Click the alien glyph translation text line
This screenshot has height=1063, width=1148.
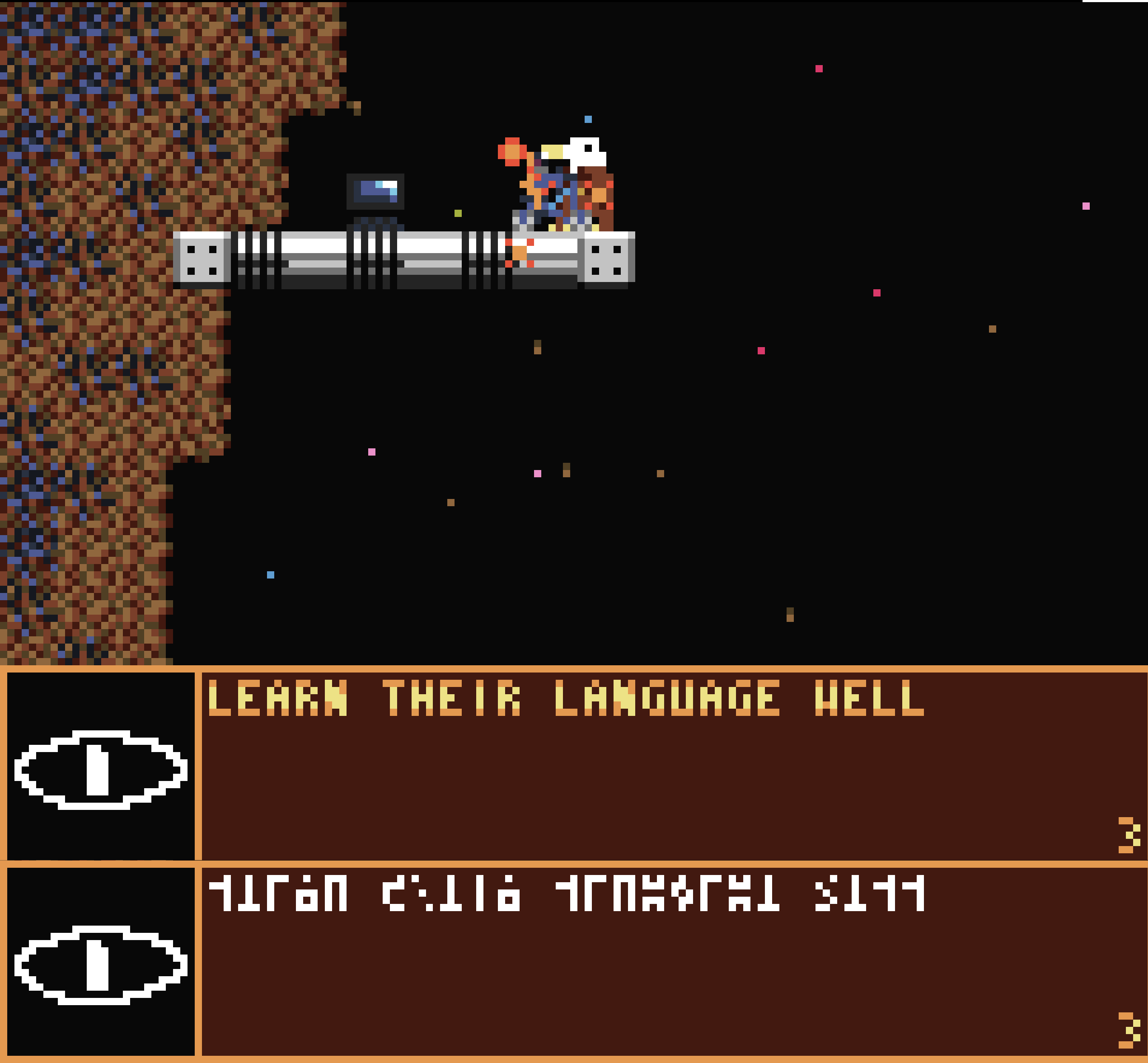coord(565,894)
